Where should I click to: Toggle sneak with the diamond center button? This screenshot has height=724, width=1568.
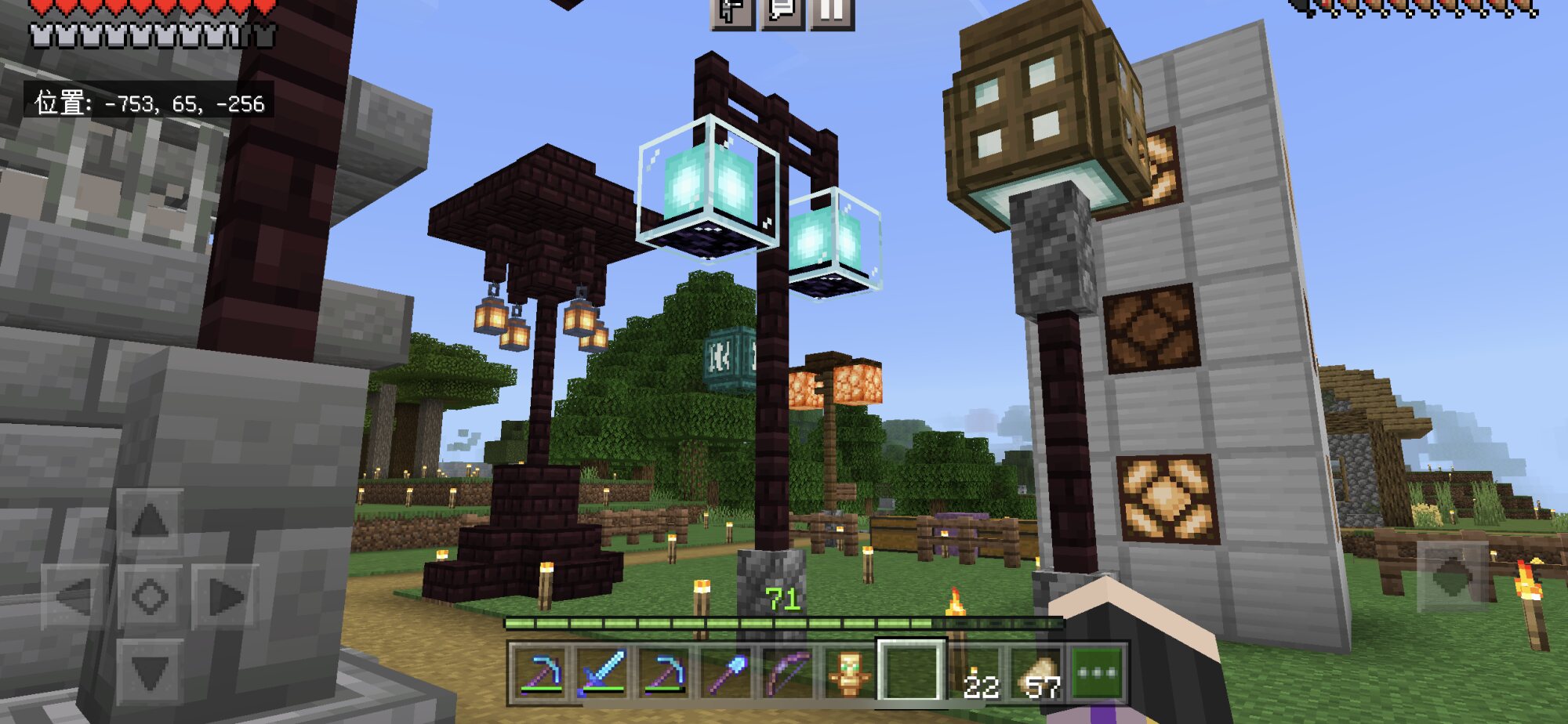(150, 597)
